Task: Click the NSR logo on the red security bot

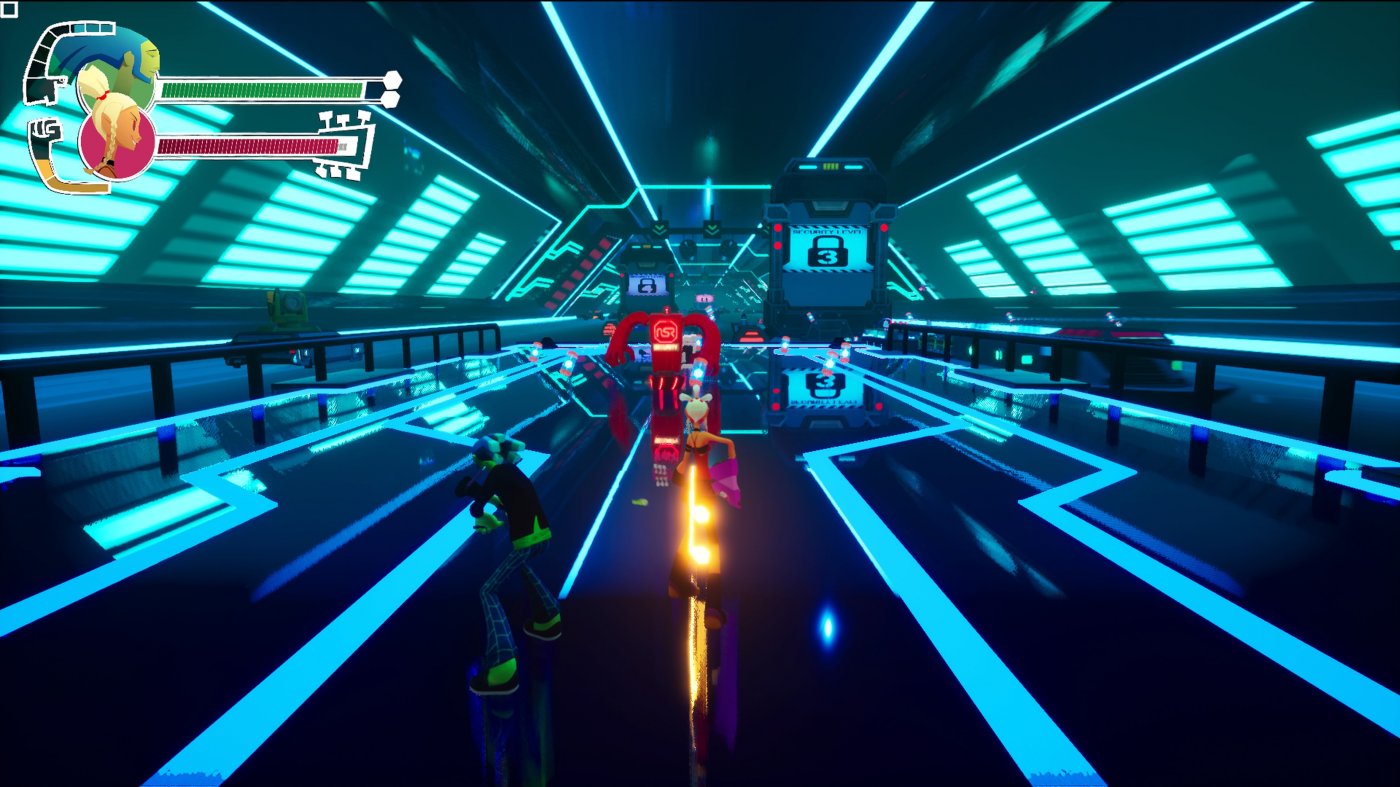Action: tap(667, 330)
